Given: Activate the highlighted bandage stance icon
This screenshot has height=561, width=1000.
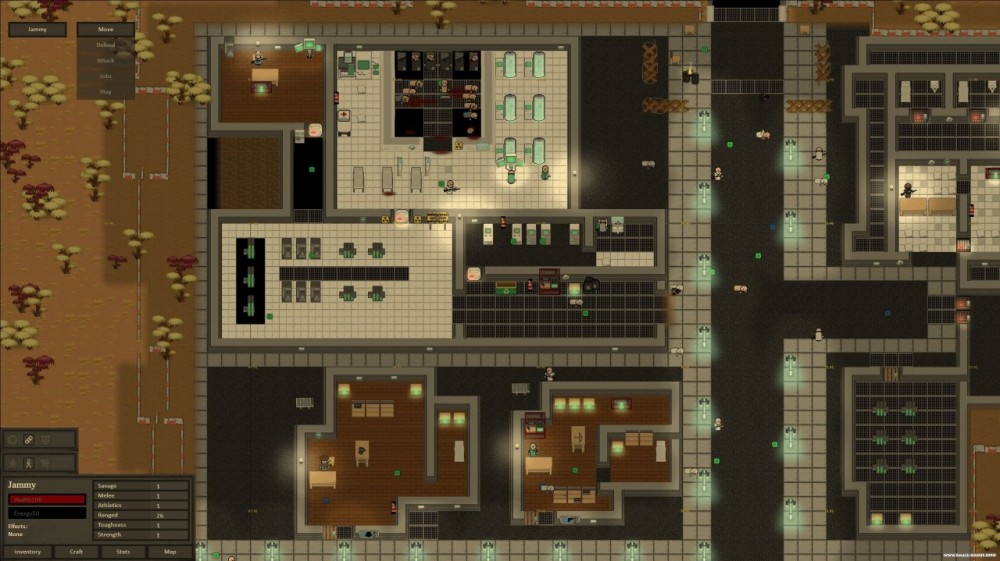Looking at the screenshot, I should [x=30, y=440].
